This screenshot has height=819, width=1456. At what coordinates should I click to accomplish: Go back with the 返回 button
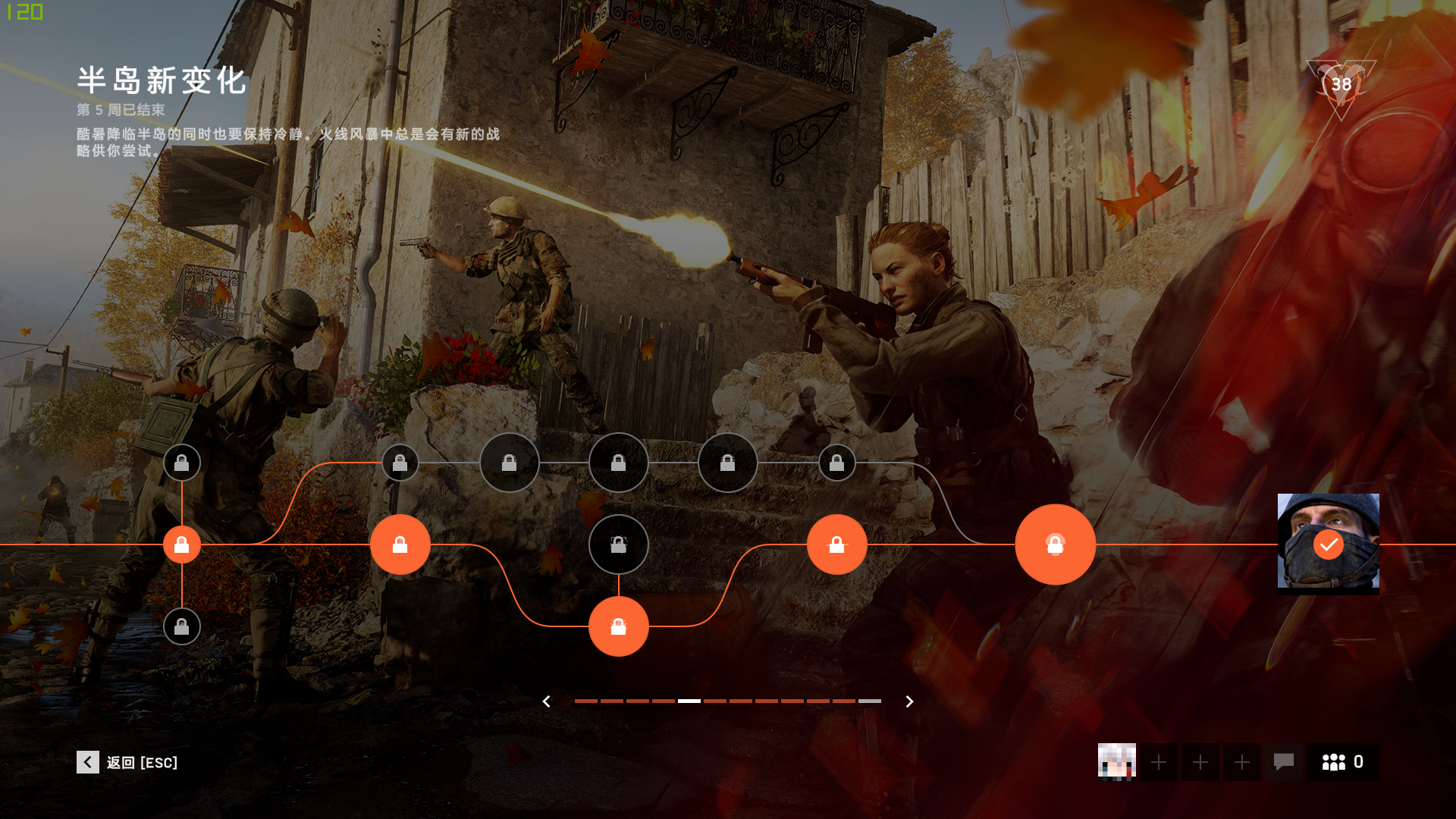127,762
